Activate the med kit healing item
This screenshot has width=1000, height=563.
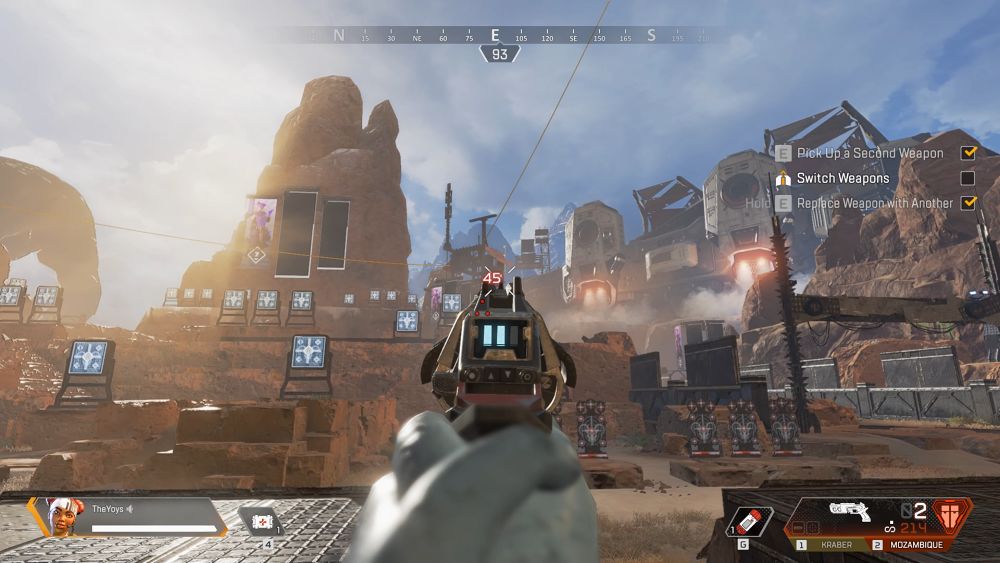(x=260, y=522)
